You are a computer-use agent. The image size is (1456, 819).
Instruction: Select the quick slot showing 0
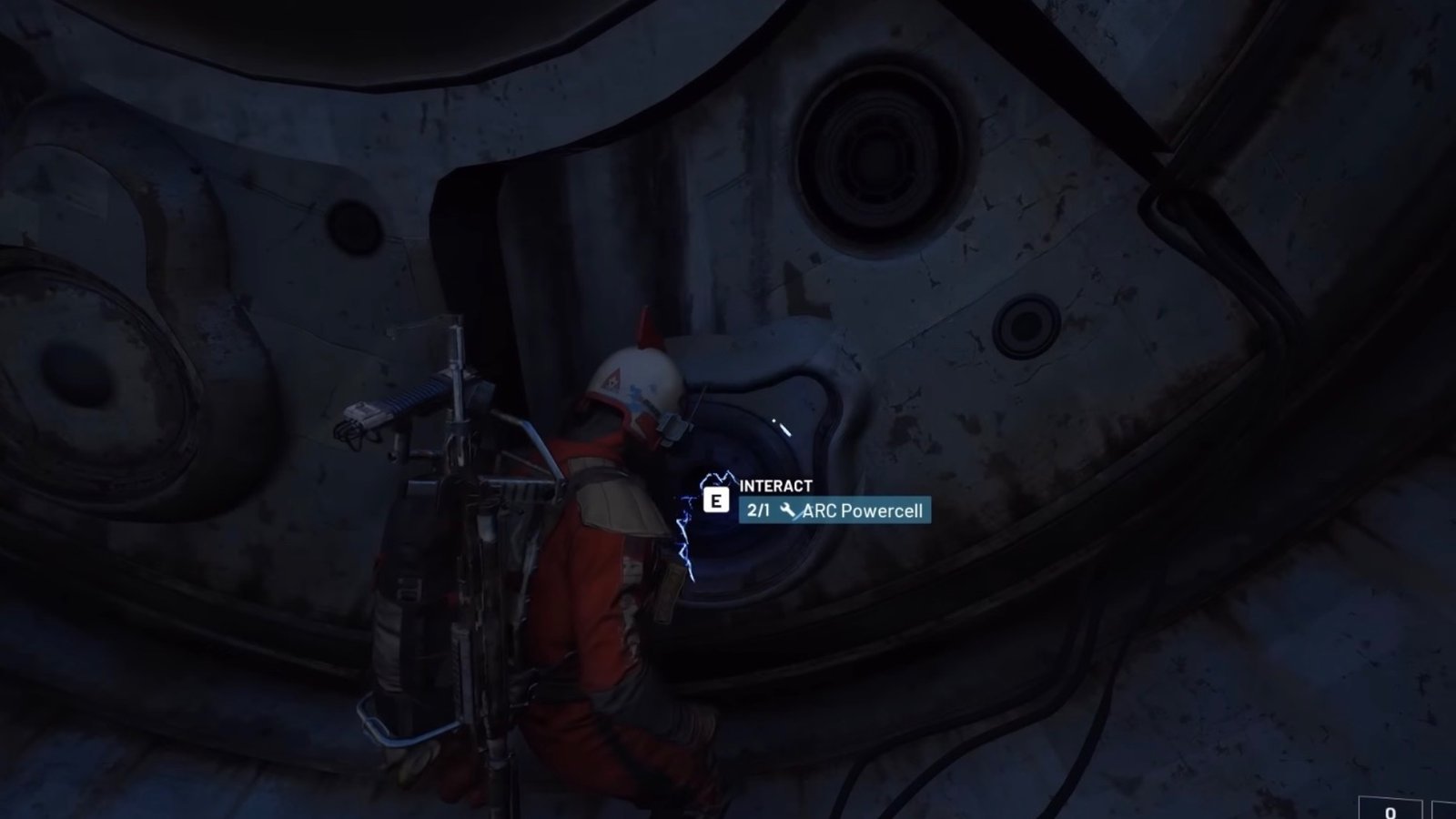1390,808
